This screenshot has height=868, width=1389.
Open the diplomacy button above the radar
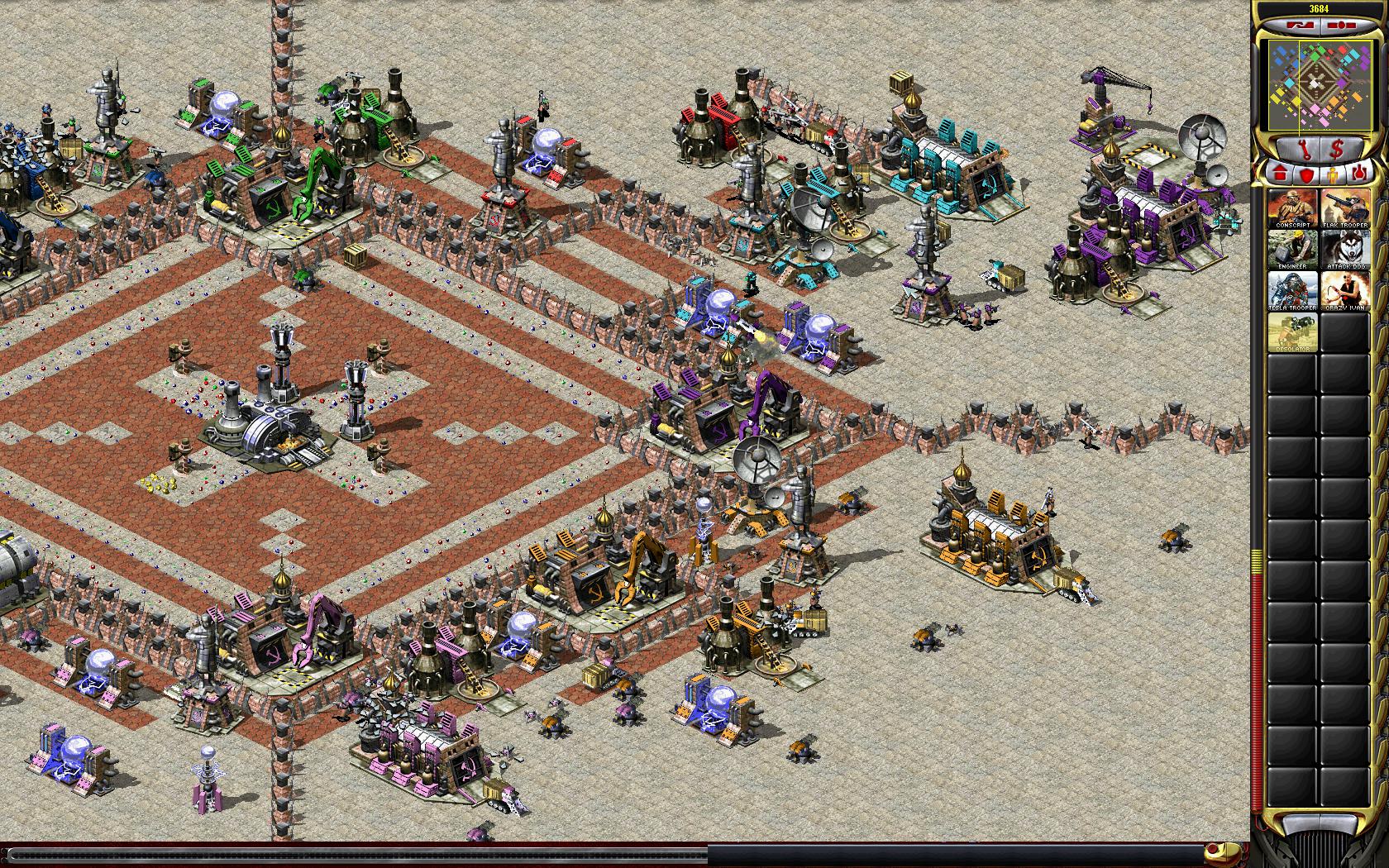tap(1298, 26)
